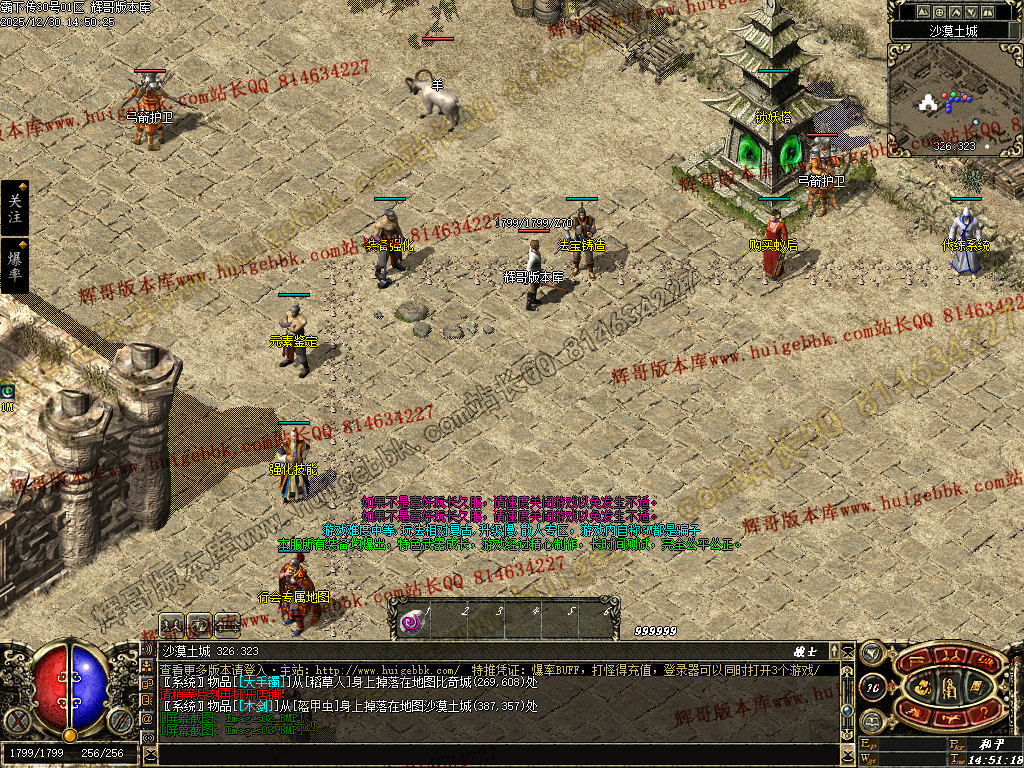Image resolution: width=1024 pixels, height=768 pixels.
Task: Open the character figure icon in the oval menu
Action: click(949, 686)
